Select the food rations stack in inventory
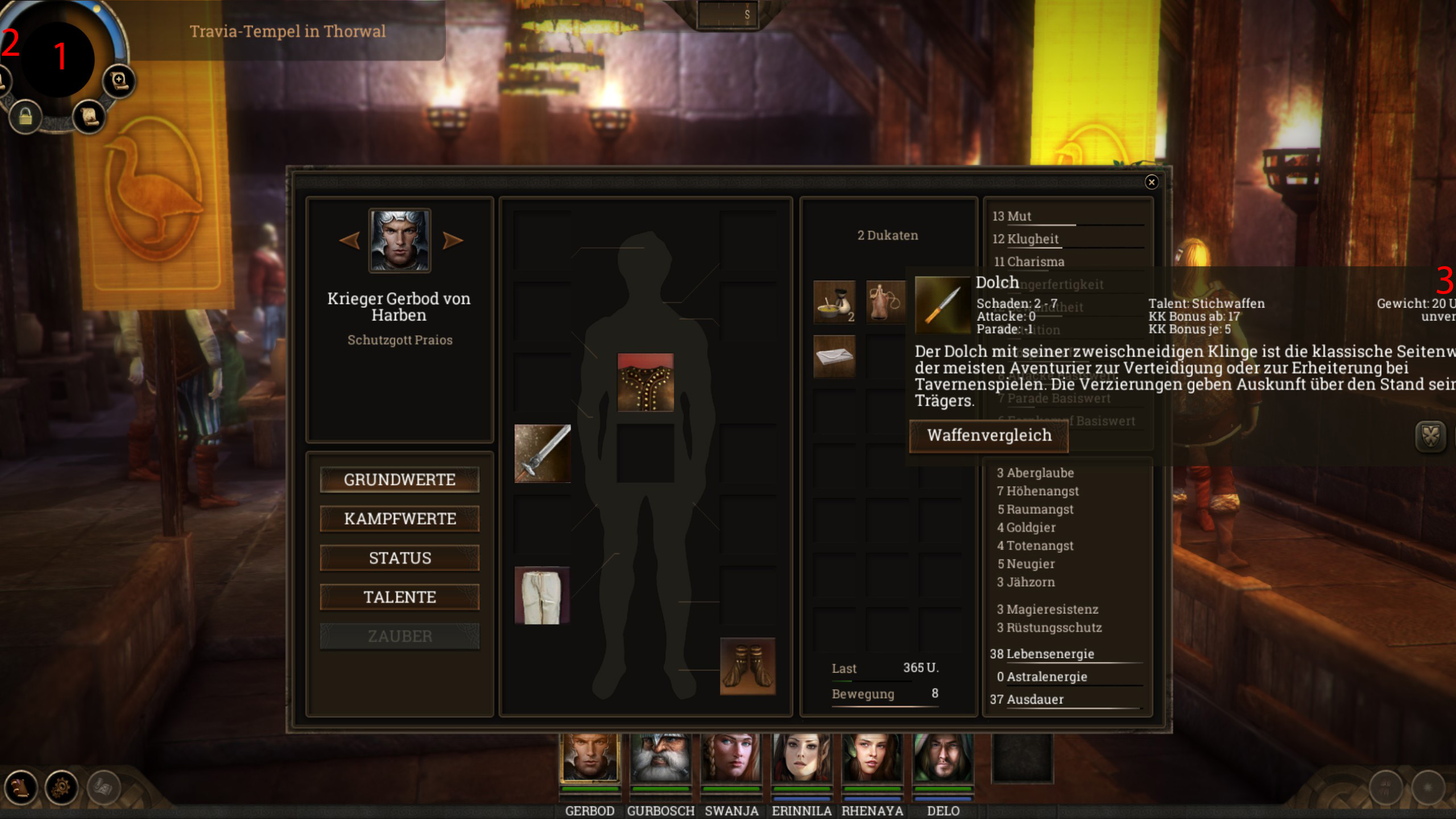This screenshot has height=819, width=1456. (834, 301)
